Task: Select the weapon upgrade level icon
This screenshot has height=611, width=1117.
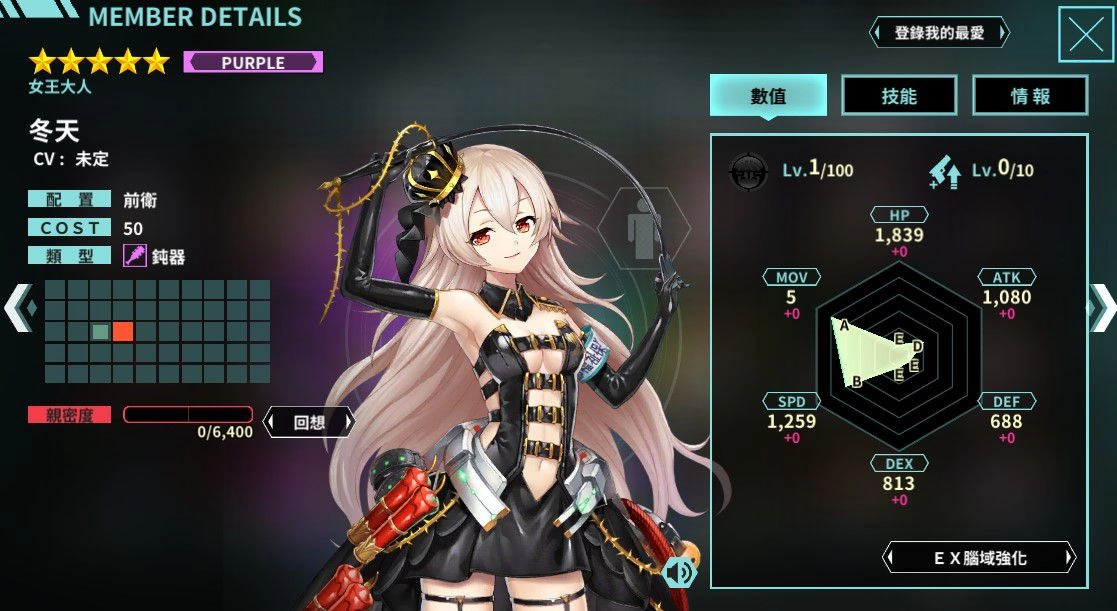Action: point(946,170)
